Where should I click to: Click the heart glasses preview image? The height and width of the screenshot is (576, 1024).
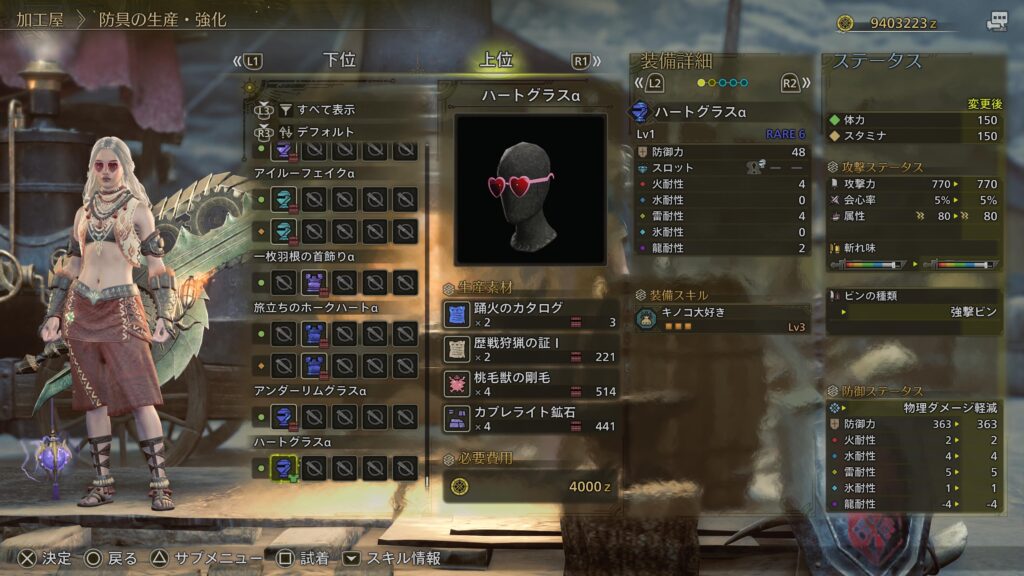[x=530, y=189]
